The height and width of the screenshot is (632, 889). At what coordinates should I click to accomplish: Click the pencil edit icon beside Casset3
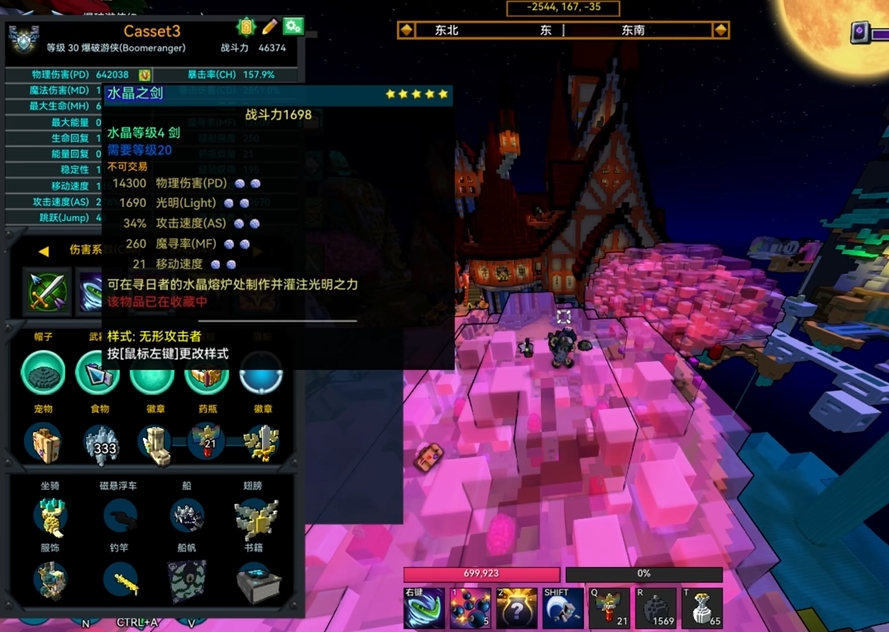tap(270, 26)
